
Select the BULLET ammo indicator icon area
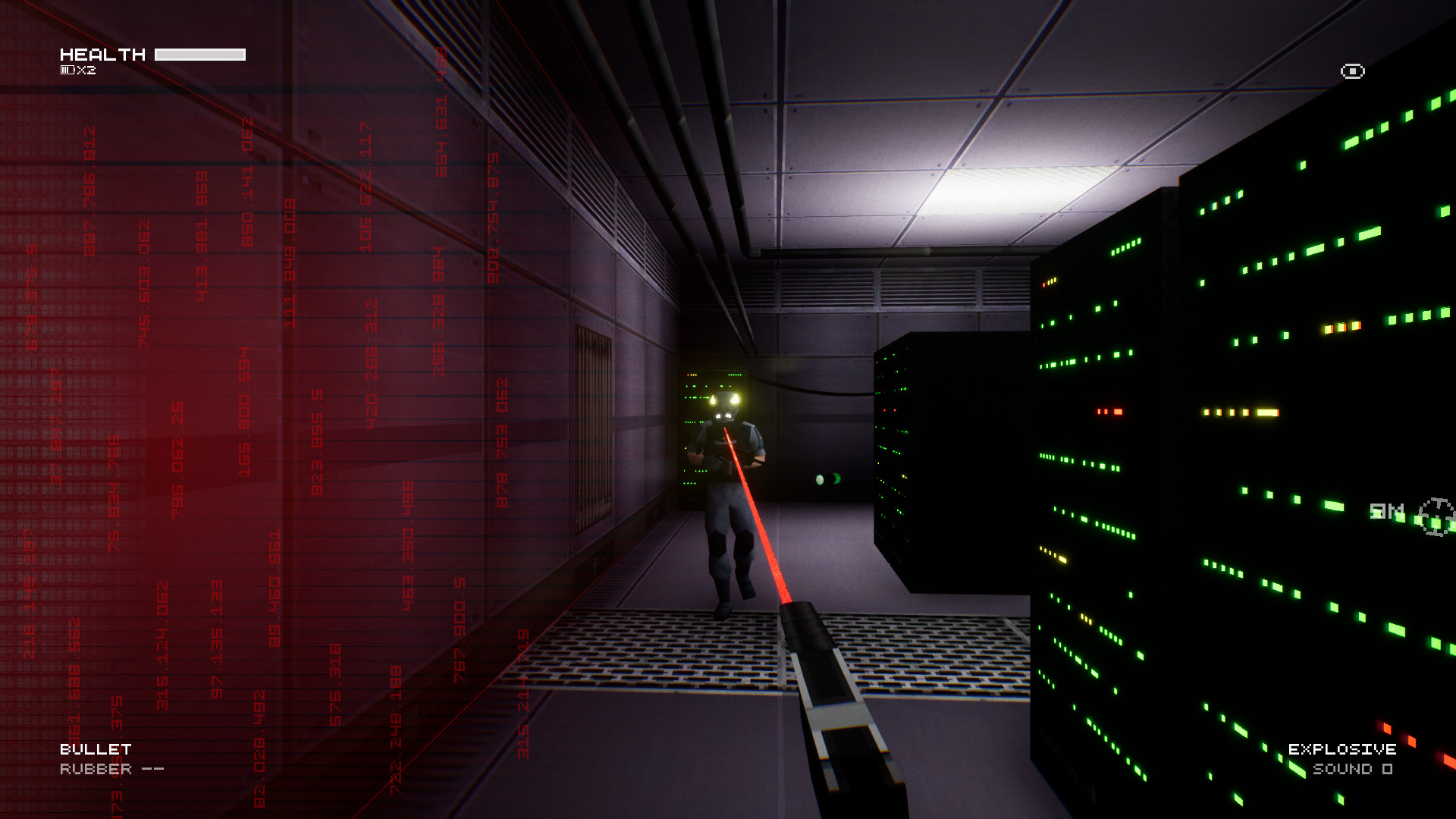[x=95, y=747]
